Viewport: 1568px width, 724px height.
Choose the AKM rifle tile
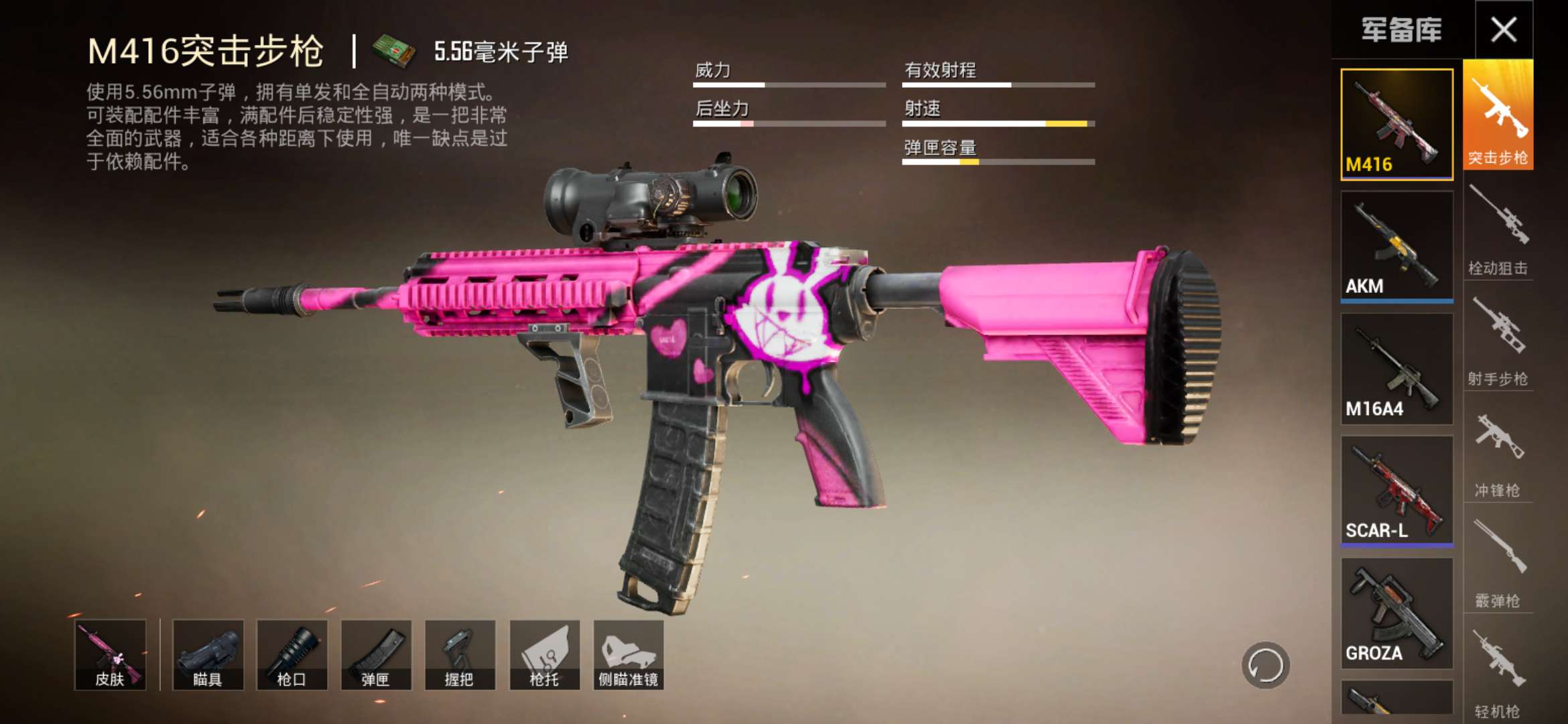pyautogui.click(x=1396, y=246)
